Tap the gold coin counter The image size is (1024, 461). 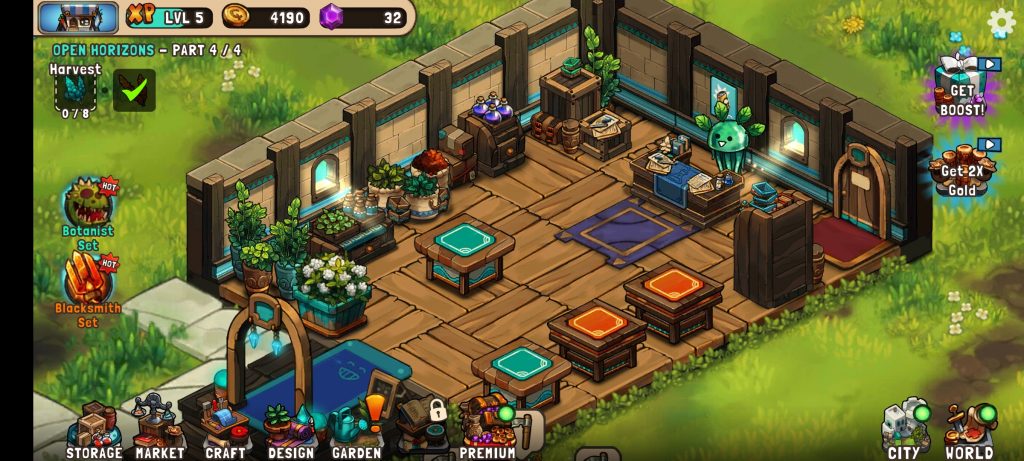(266, 17)
